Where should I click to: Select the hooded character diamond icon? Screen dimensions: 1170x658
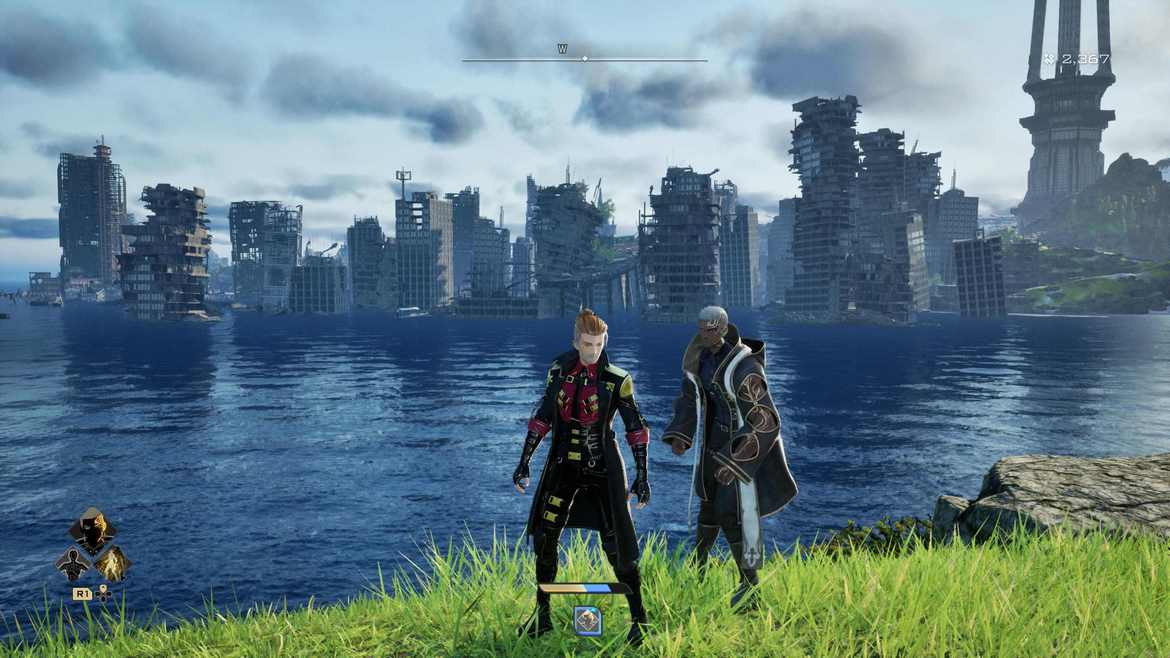click(92, 530)
